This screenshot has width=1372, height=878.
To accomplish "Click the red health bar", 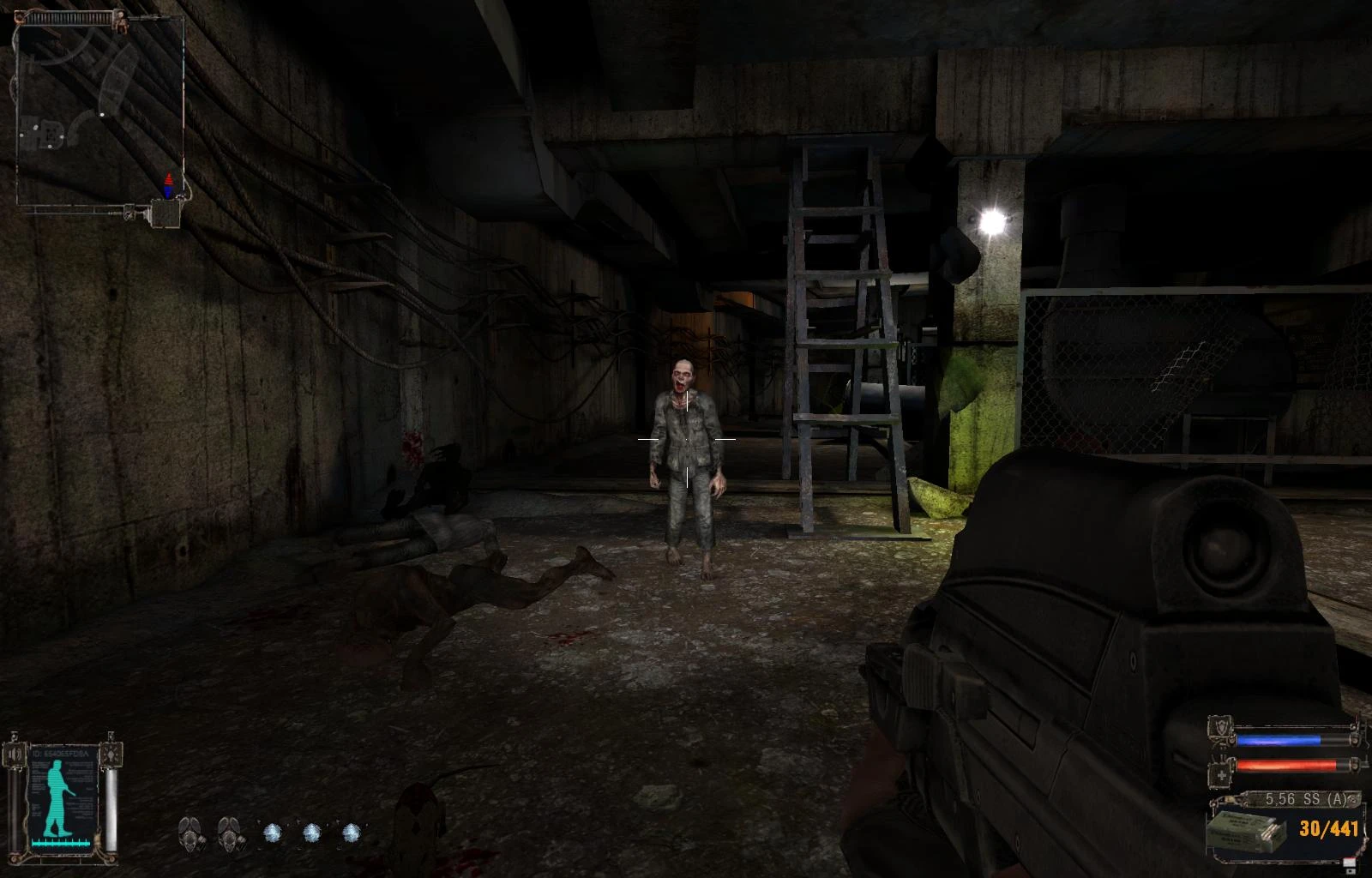I will click(1285, 765).
